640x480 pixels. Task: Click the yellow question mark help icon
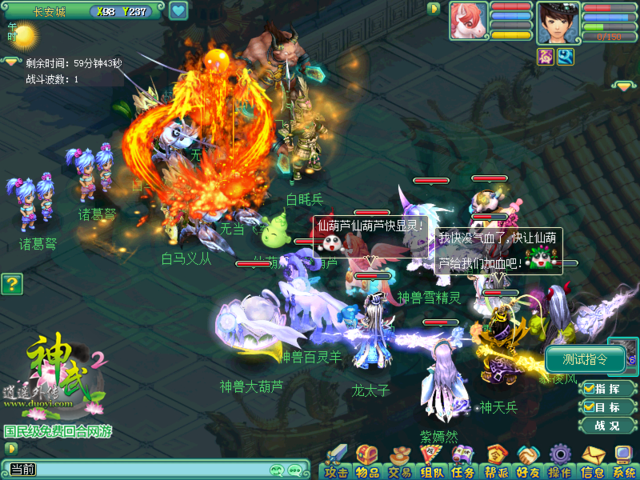pos(11,285)
